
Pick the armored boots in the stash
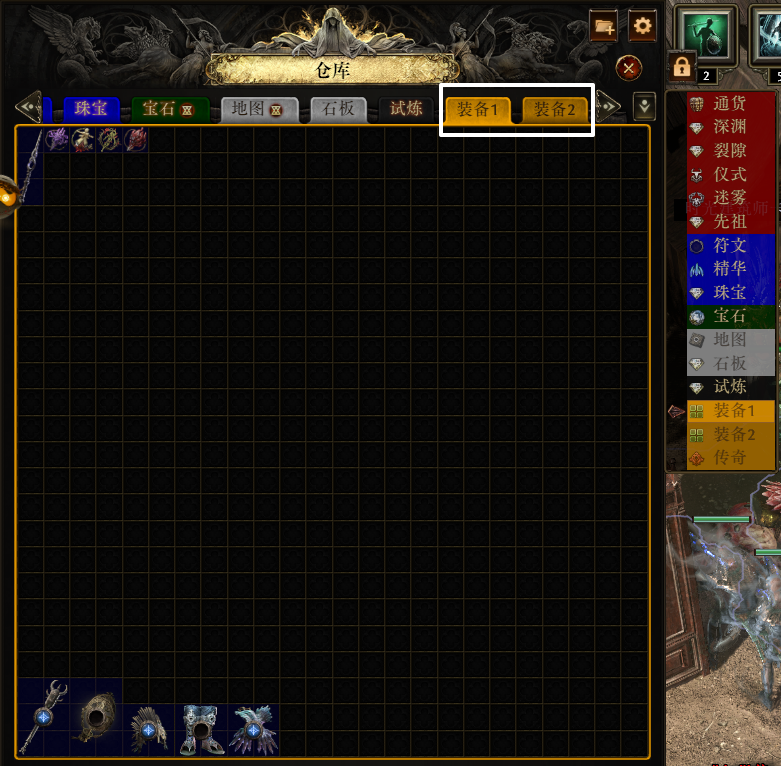click(x=201, y=729)
